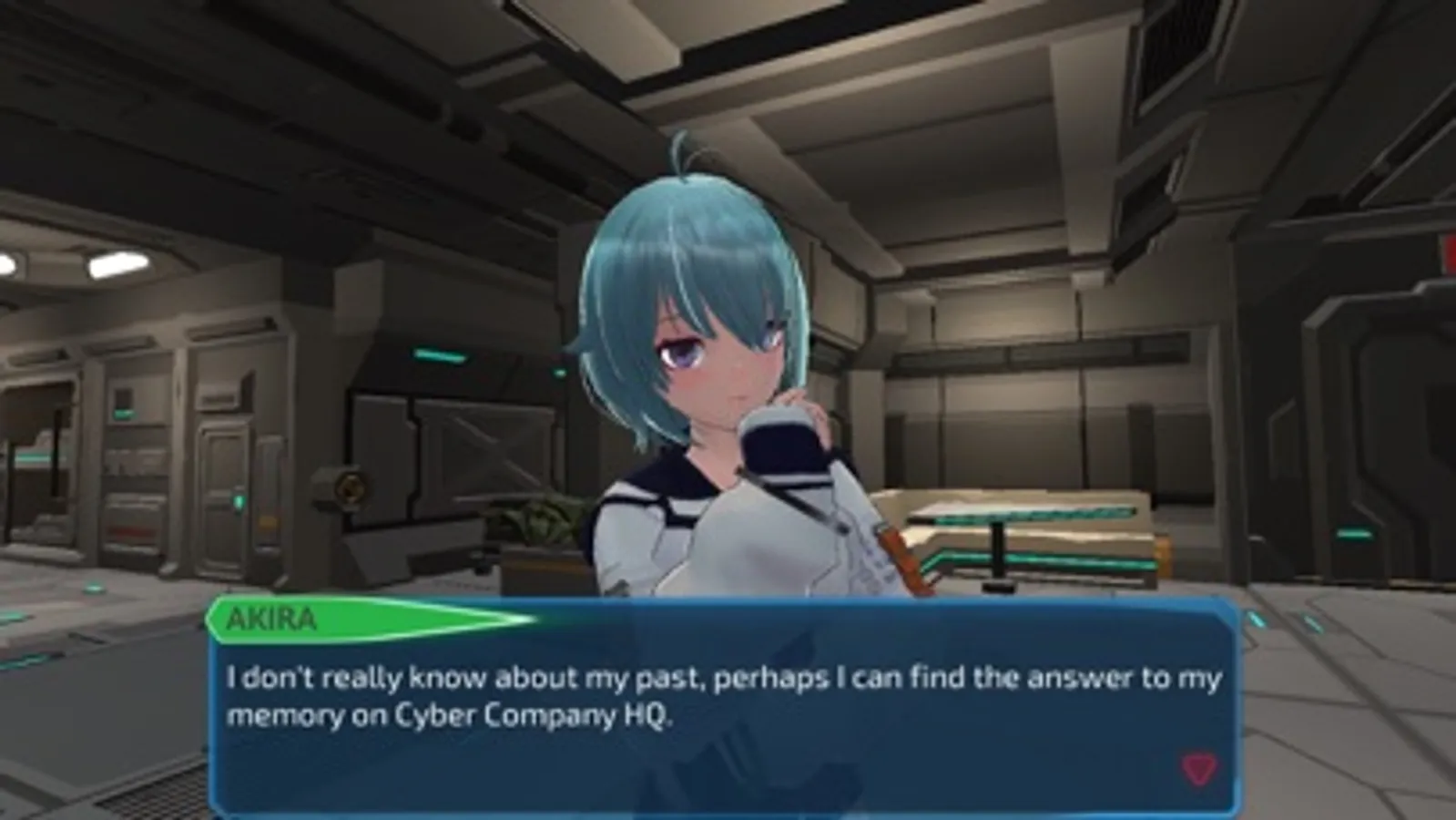The width and height of the screenshot is (1456, 820).
Task: Click Akira's face to interact
Action: (x=719, y=364)
